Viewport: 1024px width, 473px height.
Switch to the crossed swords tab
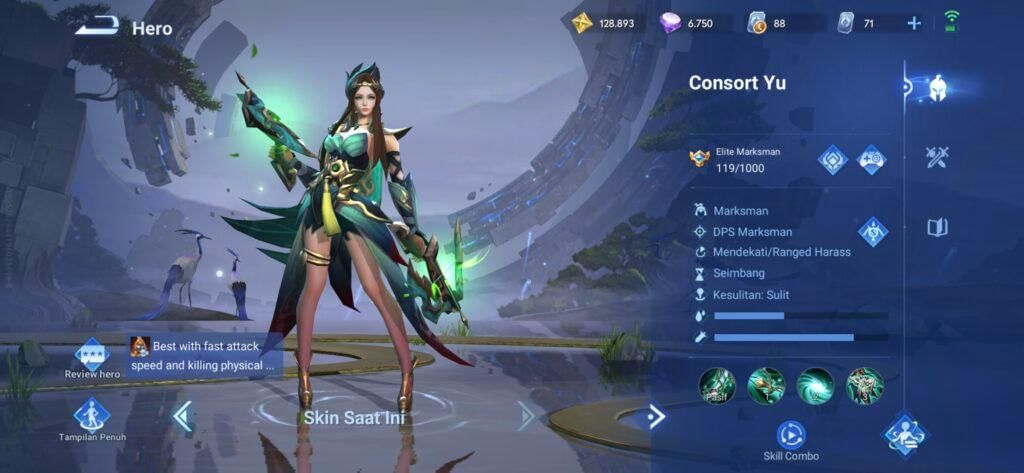coord(937,157)
